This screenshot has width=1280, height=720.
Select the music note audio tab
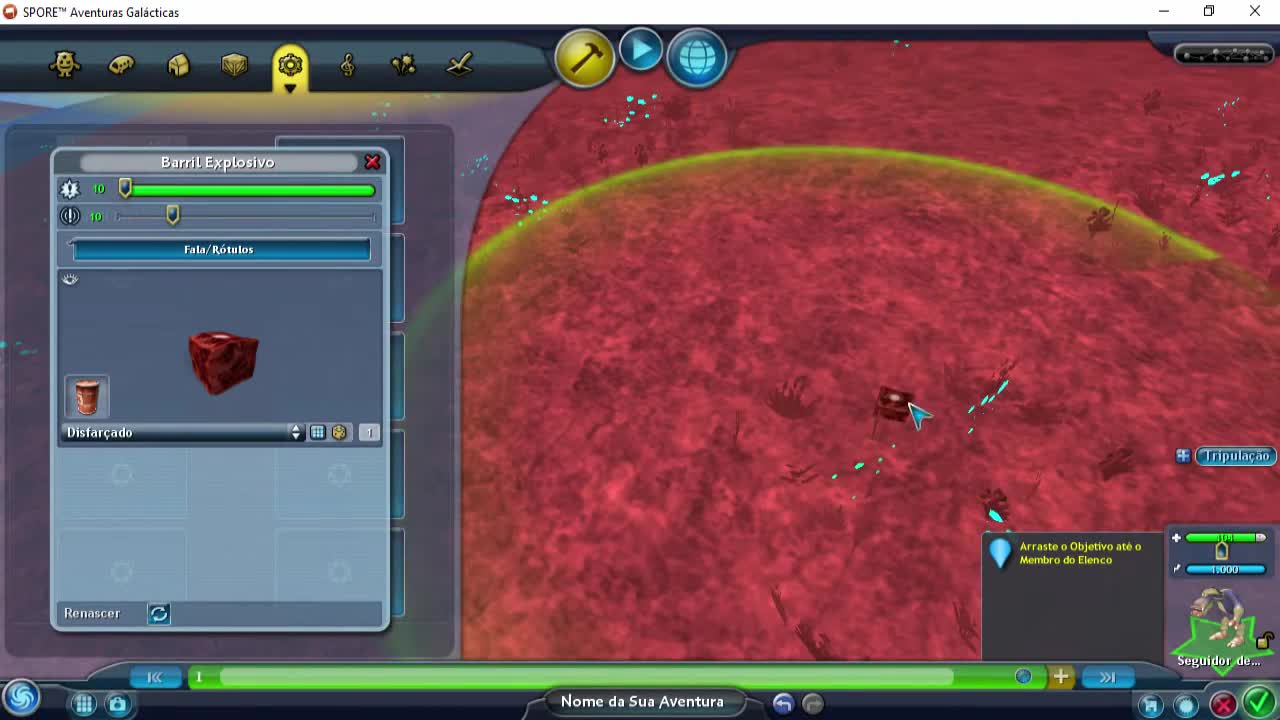(346, 64)
